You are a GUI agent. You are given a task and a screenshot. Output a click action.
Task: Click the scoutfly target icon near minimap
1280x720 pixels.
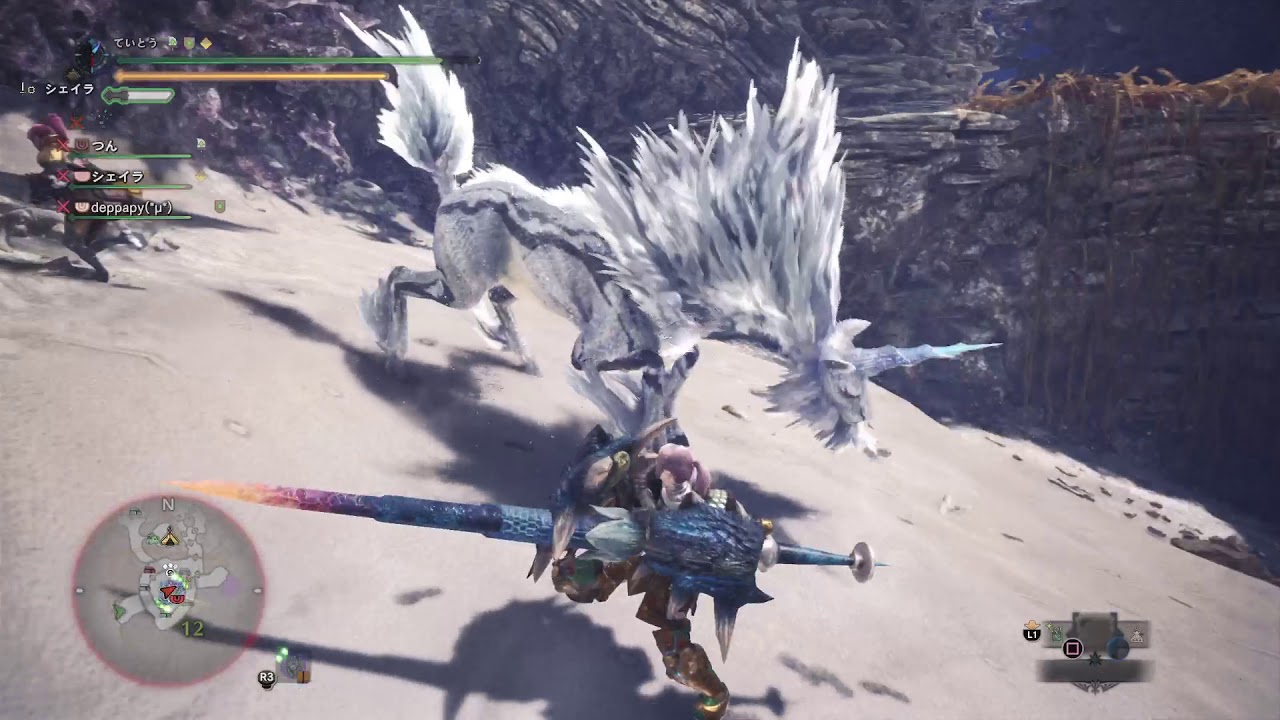[291, 668]
